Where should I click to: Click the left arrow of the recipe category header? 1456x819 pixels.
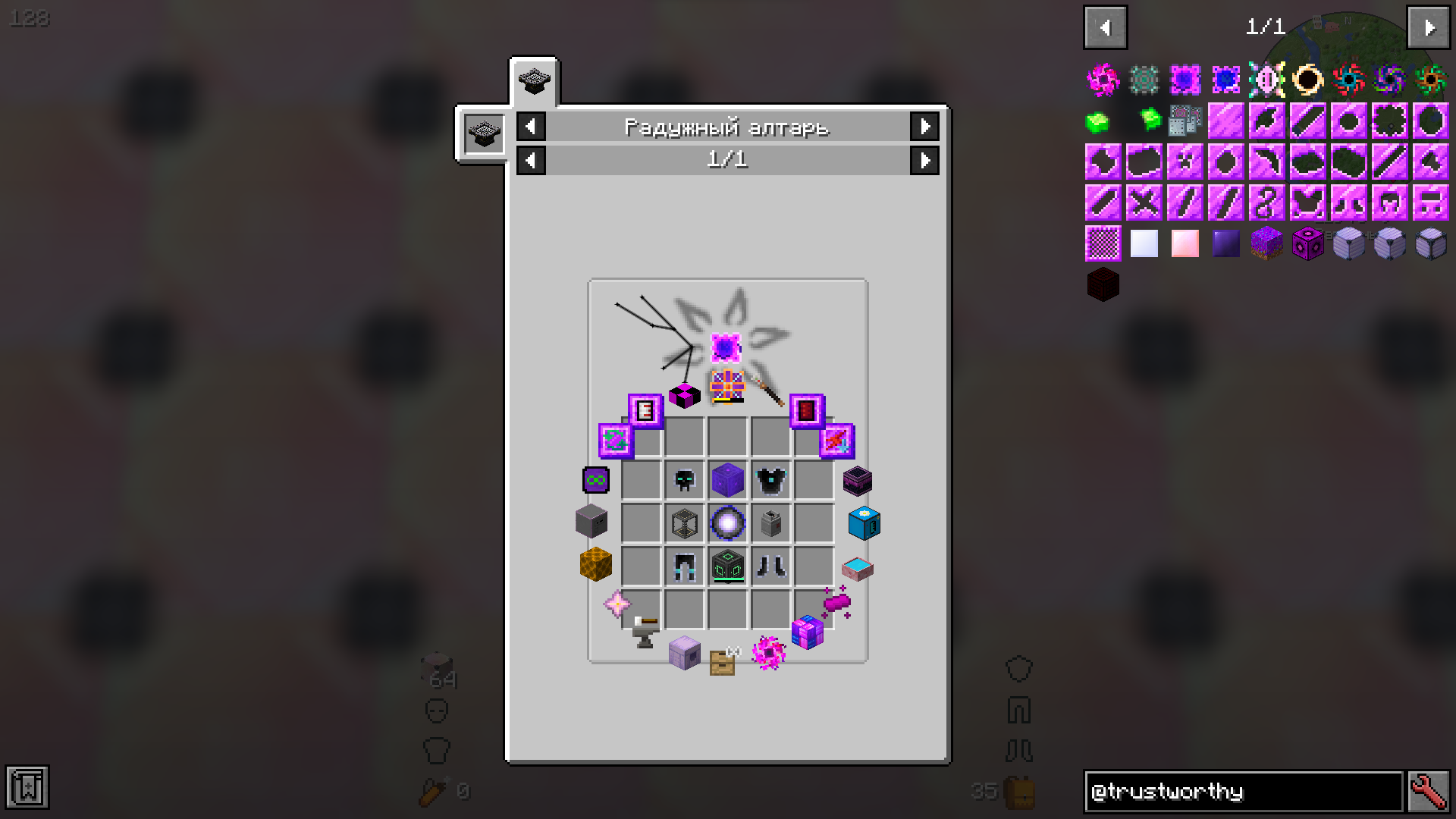coord(530,127)
